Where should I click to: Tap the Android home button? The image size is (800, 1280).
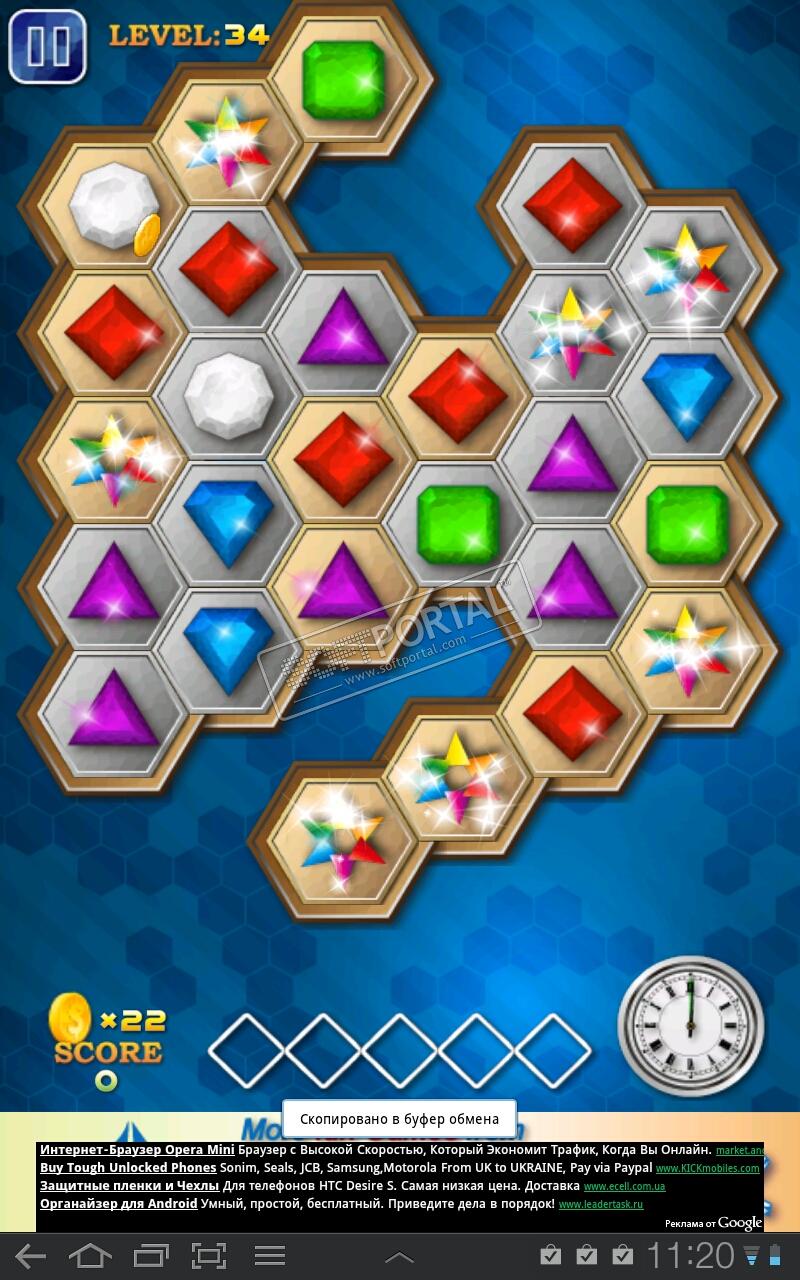pyautogui.click(x=91, y=1256)
